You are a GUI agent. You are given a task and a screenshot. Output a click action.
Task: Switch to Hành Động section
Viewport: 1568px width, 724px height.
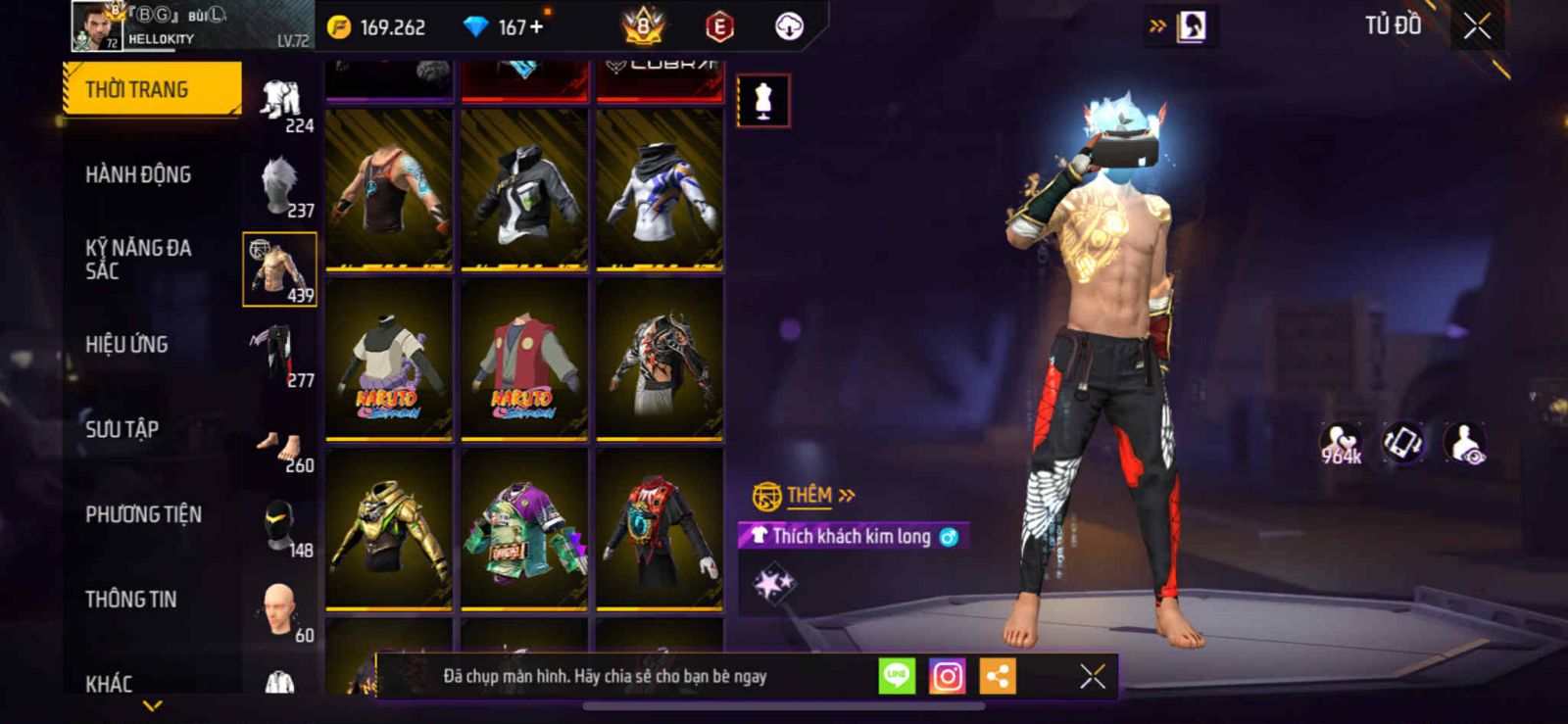point(138,174)
